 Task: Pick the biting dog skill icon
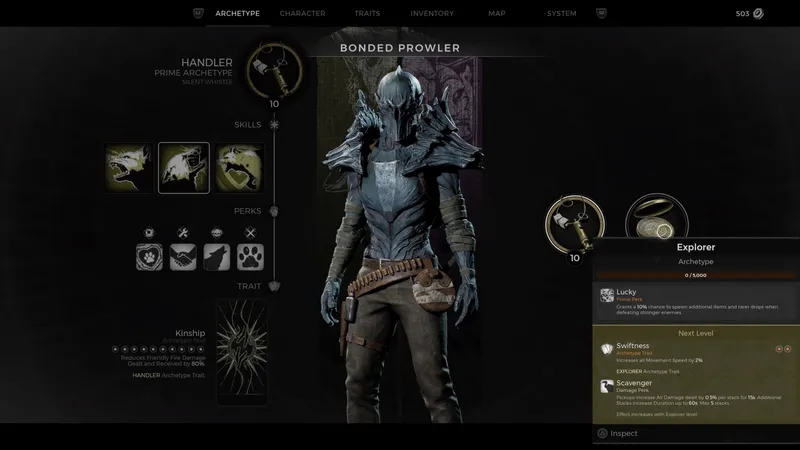point(240,168)
